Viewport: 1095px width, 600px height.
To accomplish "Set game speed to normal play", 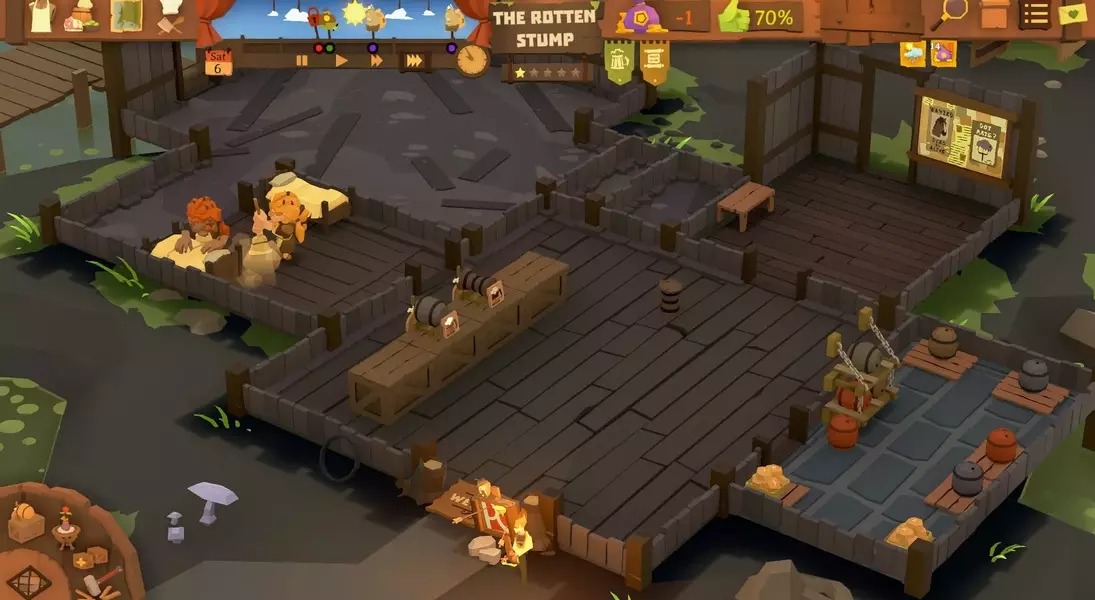I will coord(341,61).
